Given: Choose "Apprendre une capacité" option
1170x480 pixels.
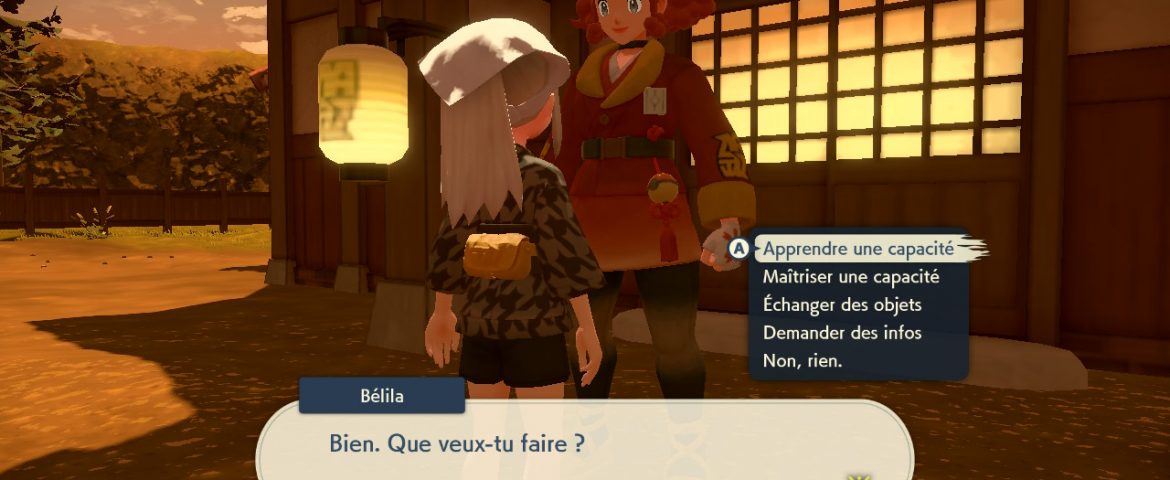Looking at the screenshot, I should 858,248.
